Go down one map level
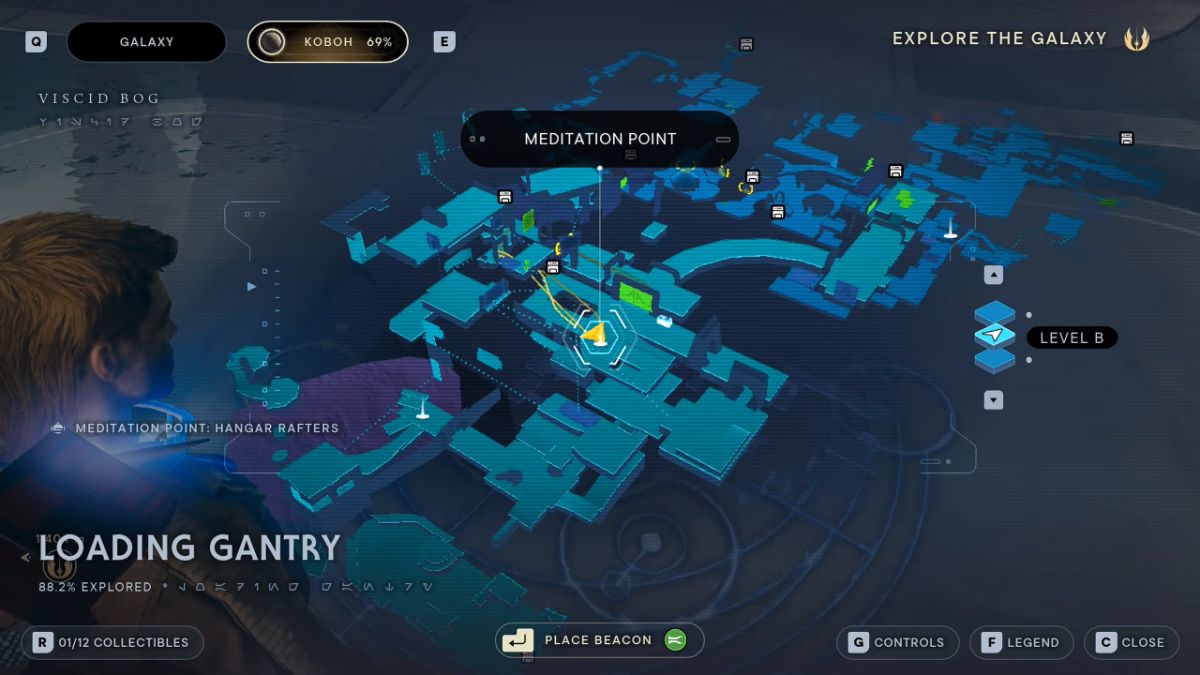 tap(993, 400)
